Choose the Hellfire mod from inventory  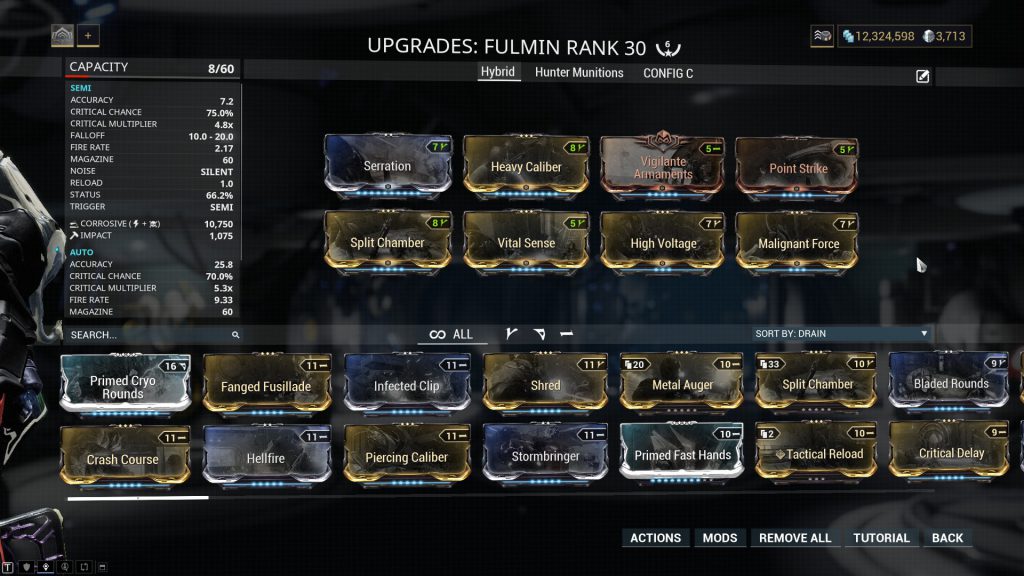point(266,457)
